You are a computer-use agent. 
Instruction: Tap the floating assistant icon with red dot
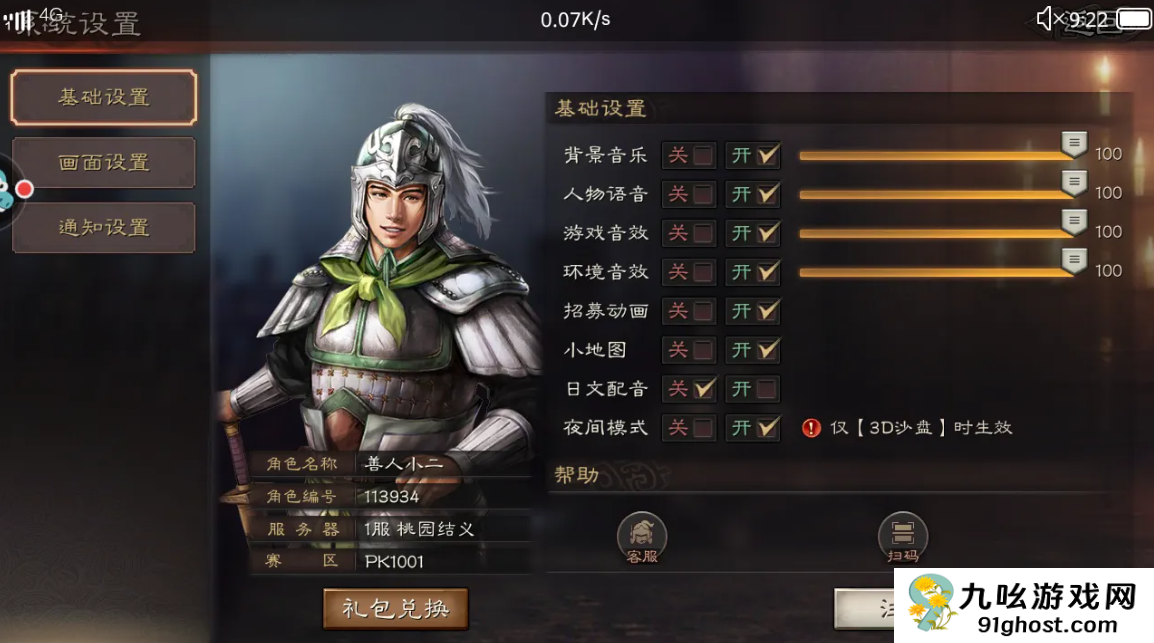(x=8, y=191)
